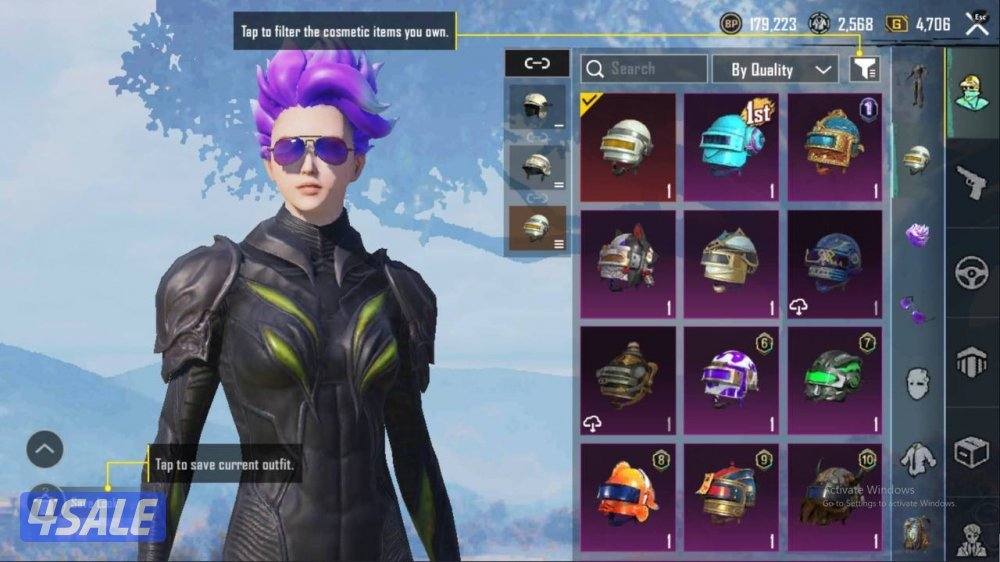The image size is (1000, 562).
Task: Open the jacket outfit subcategory
Action: (x=917, y=458)
